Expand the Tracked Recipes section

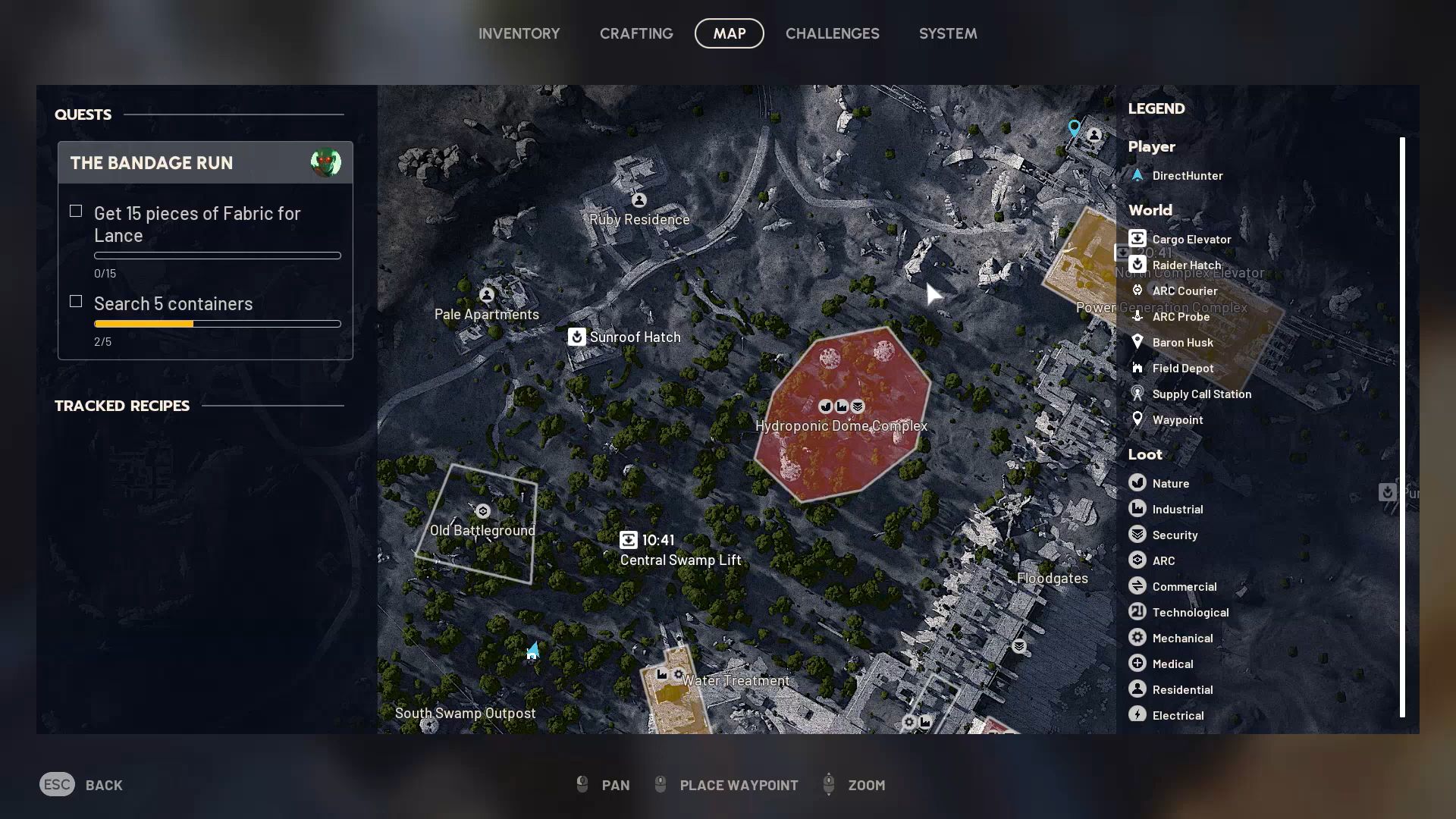tap(122, 406)
